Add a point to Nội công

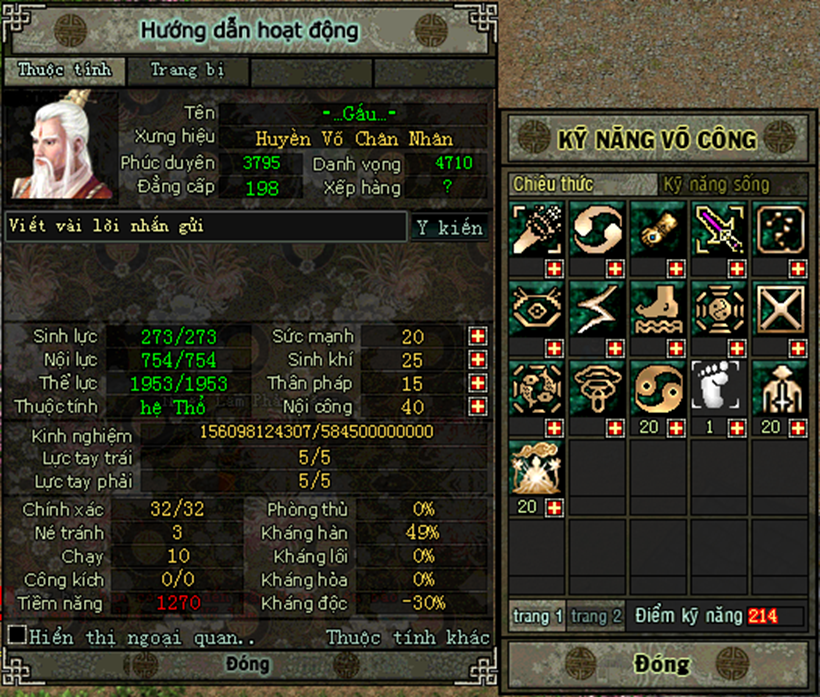pos(478,407)
